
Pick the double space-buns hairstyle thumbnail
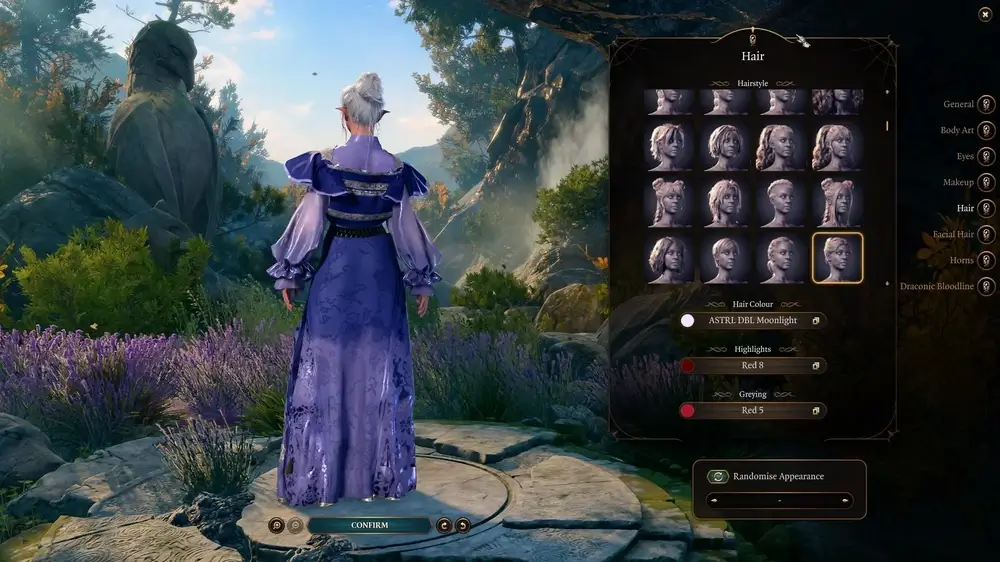[x=670, y=203]
